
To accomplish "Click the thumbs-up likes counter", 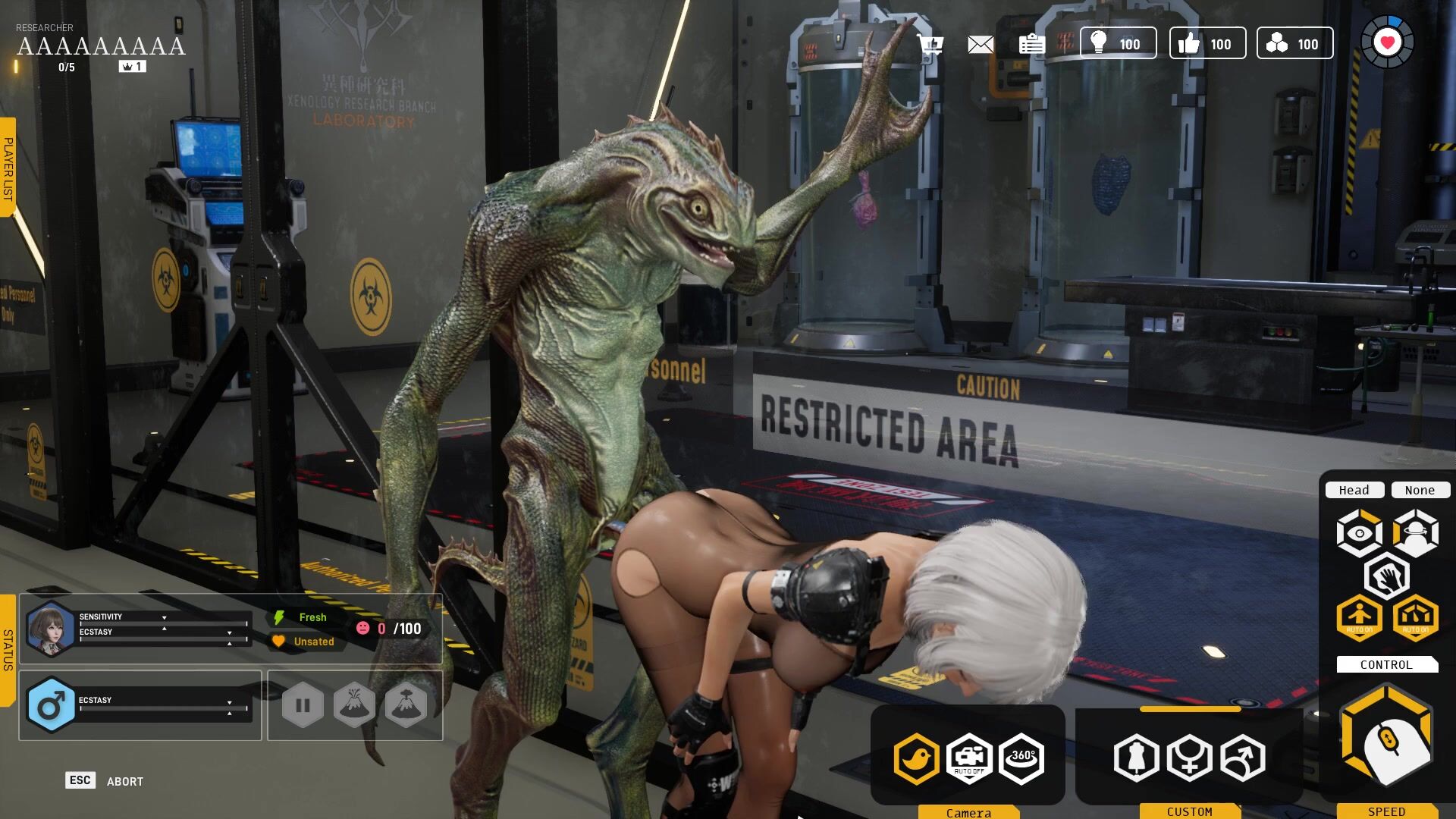I will pos(1207,43).
